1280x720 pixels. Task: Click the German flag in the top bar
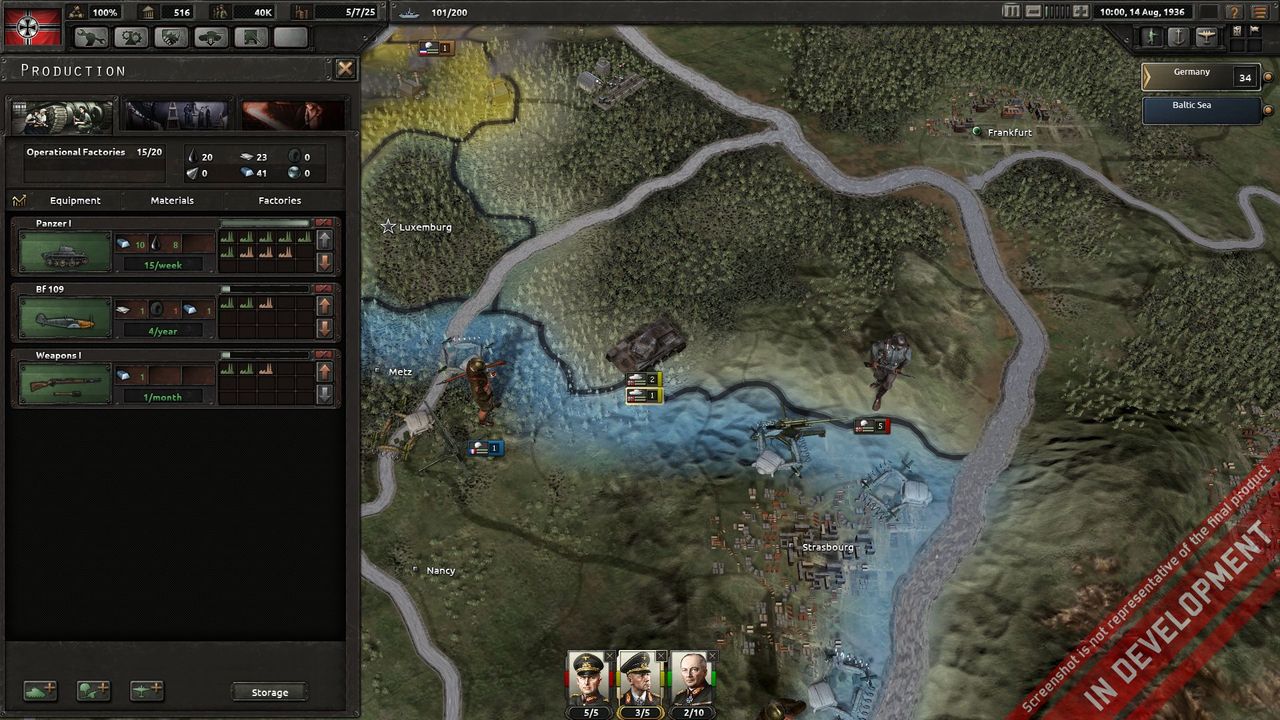(x=32, y=26)
